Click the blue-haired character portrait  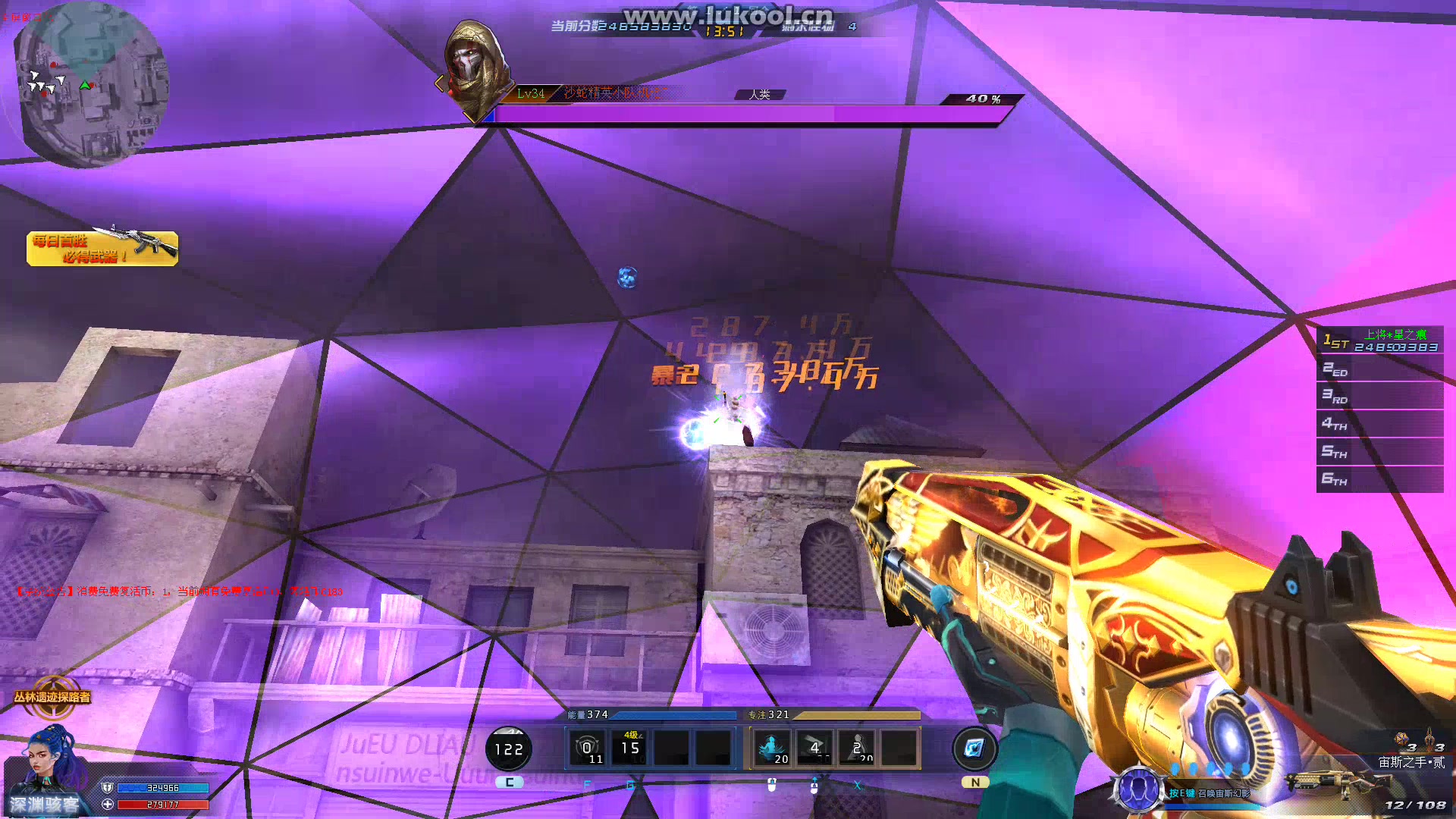tap(52, 762)
